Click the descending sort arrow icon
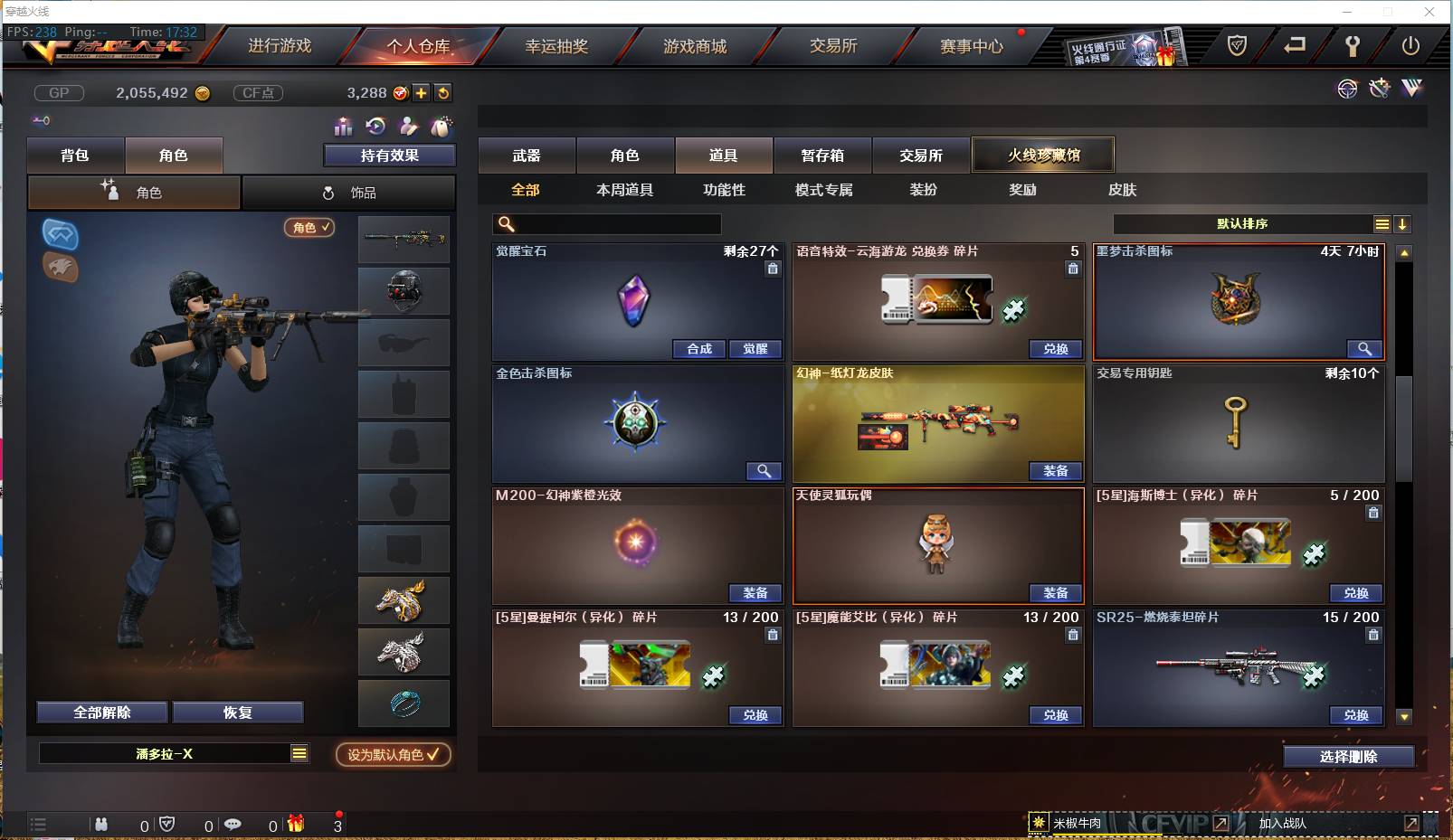Screen dimensions: 1453x840 coord(1402,223)
